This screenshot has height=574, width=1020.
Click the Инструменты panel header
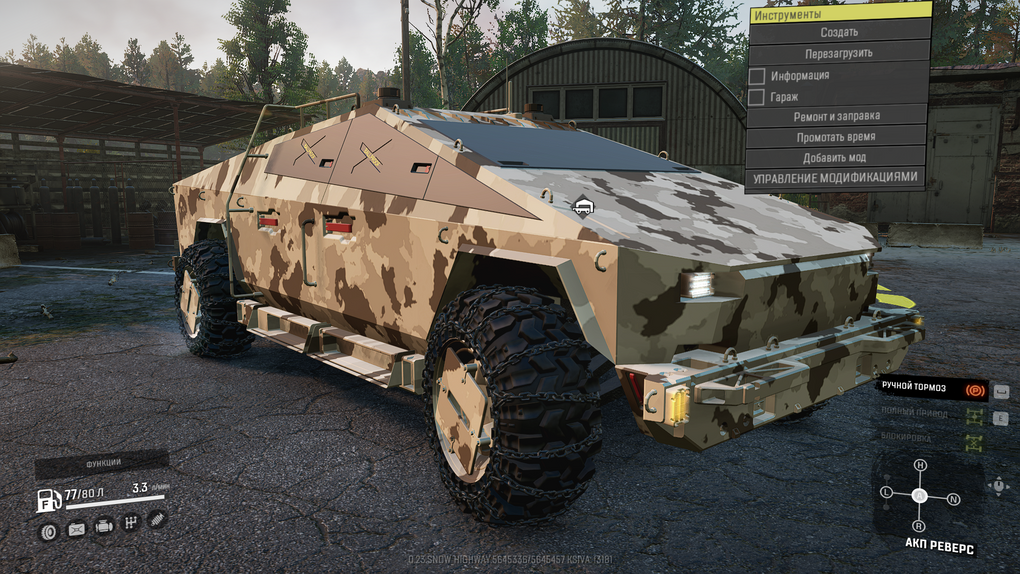839,13
